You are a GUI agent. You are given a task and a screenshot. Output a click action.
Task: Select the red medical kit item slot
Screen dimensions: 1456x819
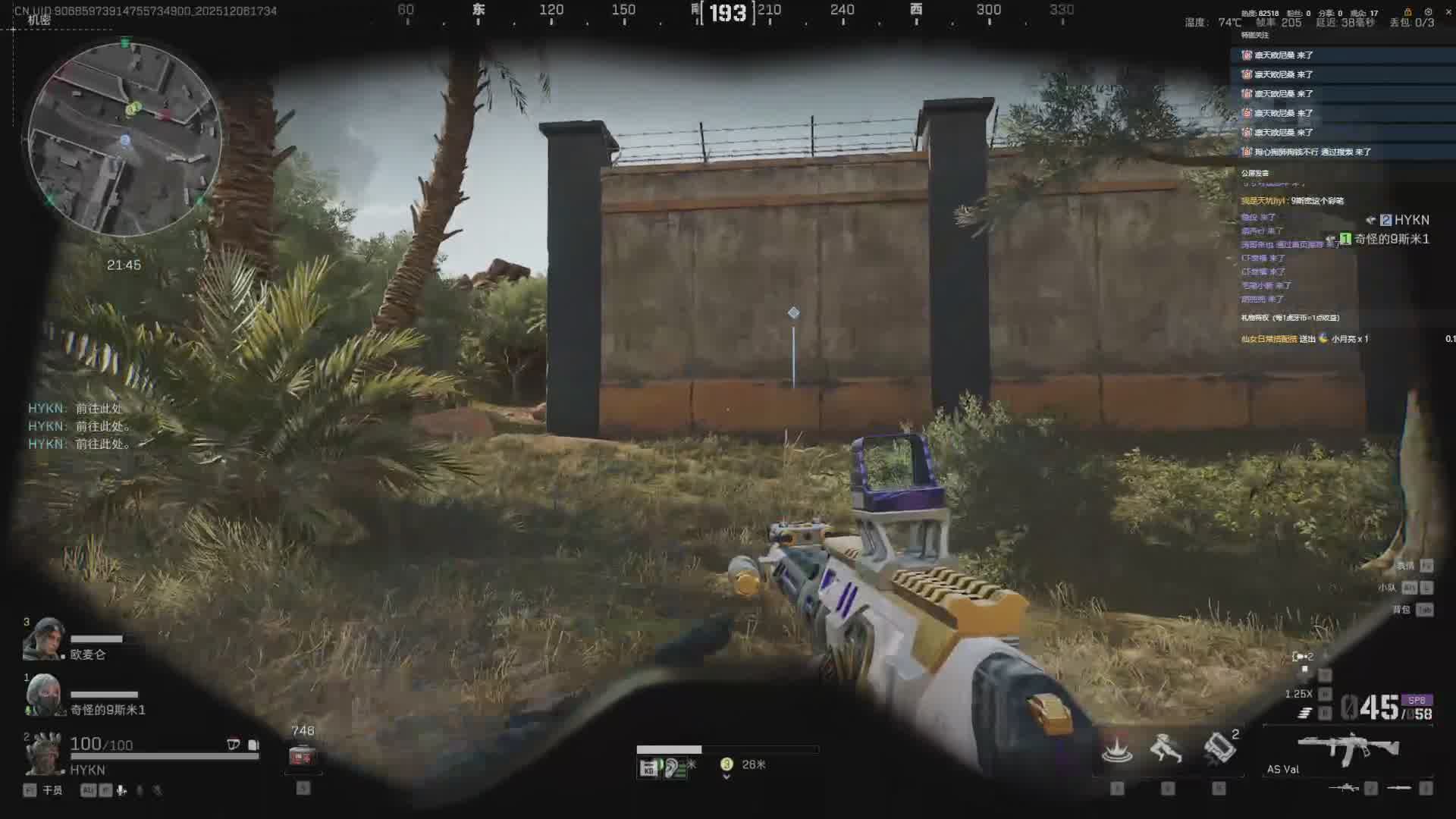point(302,756)
